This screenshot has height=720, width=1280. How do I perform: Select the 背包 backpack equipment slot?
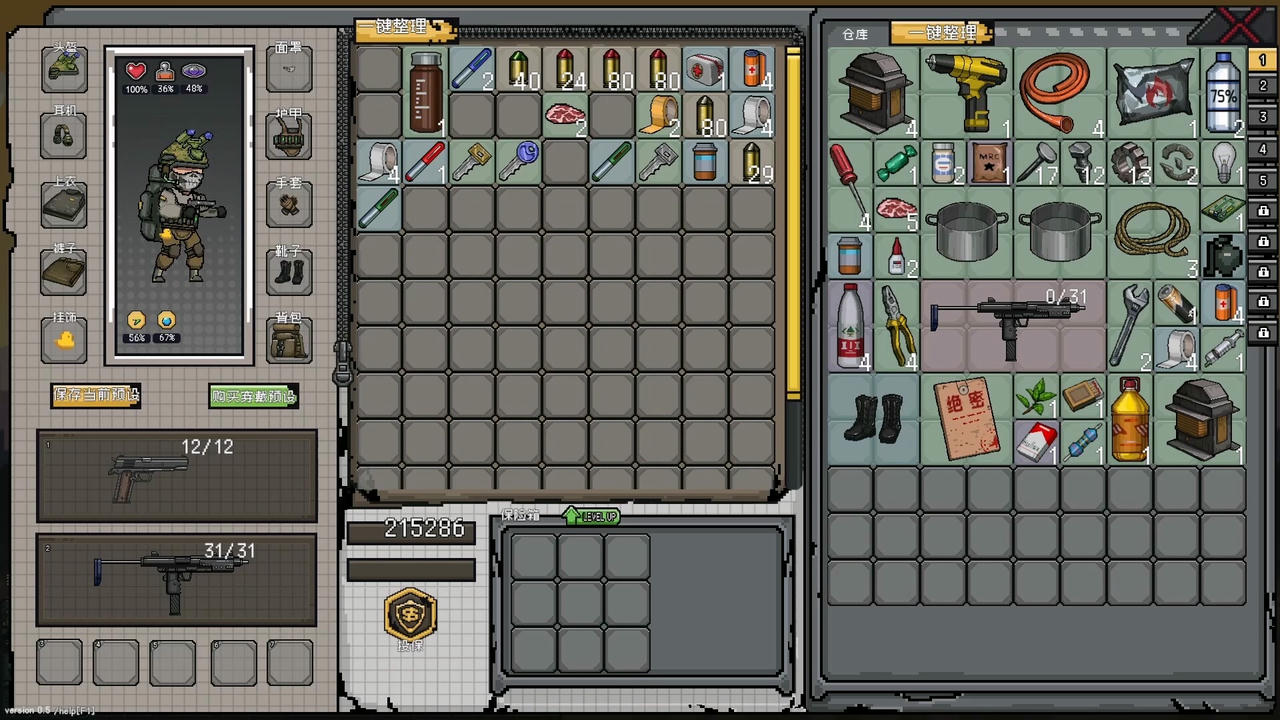pos(288,341)
